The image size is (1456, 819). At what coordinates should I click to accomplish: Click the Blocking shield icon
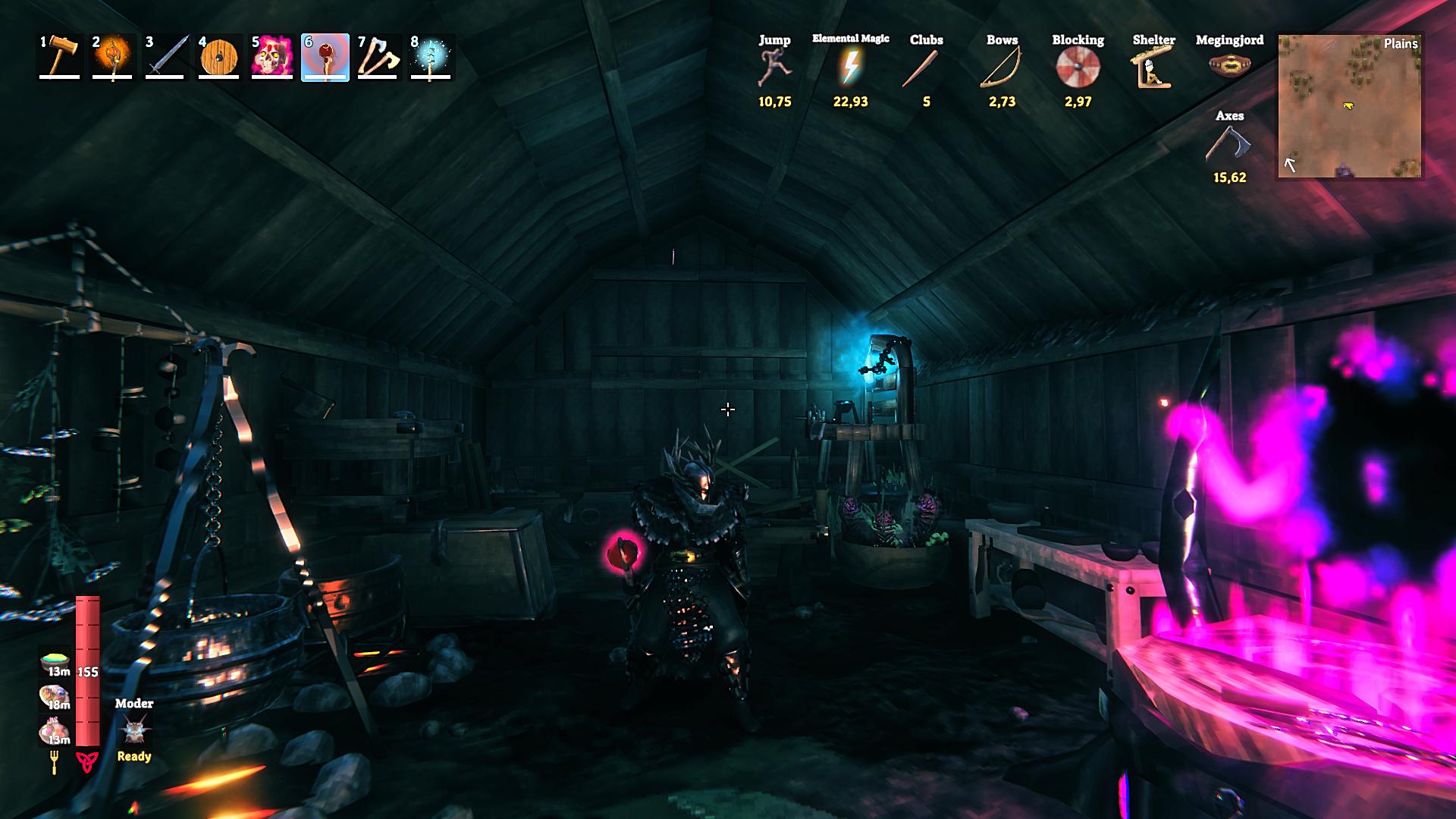click(1078, 67)
